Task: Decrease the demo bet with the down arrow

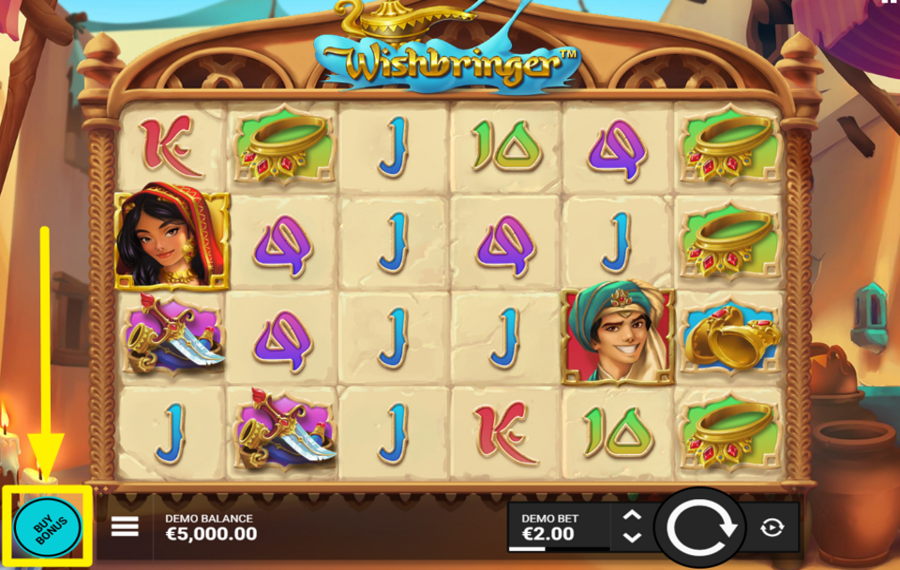Action: [x=632, y=538]
